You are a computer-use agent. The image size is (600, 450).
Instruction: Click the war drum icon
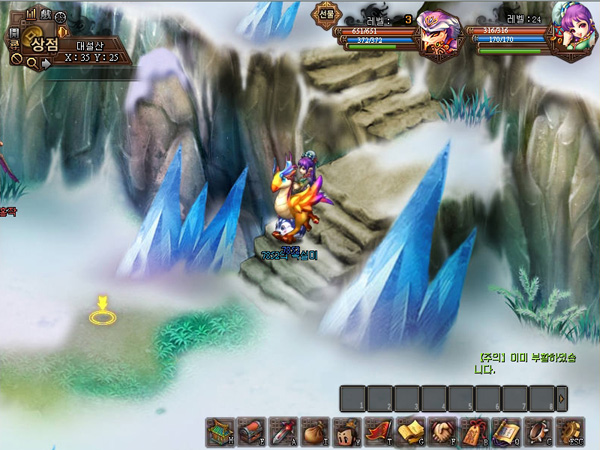535,431
